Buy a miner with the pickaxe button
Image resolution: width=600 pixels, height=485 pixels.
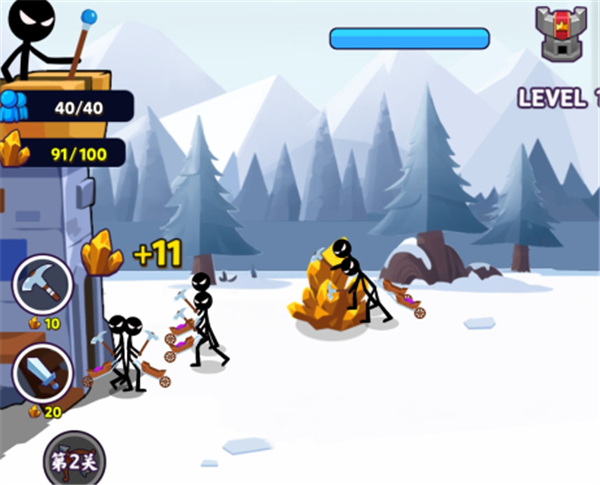click(x=43, y=284)
